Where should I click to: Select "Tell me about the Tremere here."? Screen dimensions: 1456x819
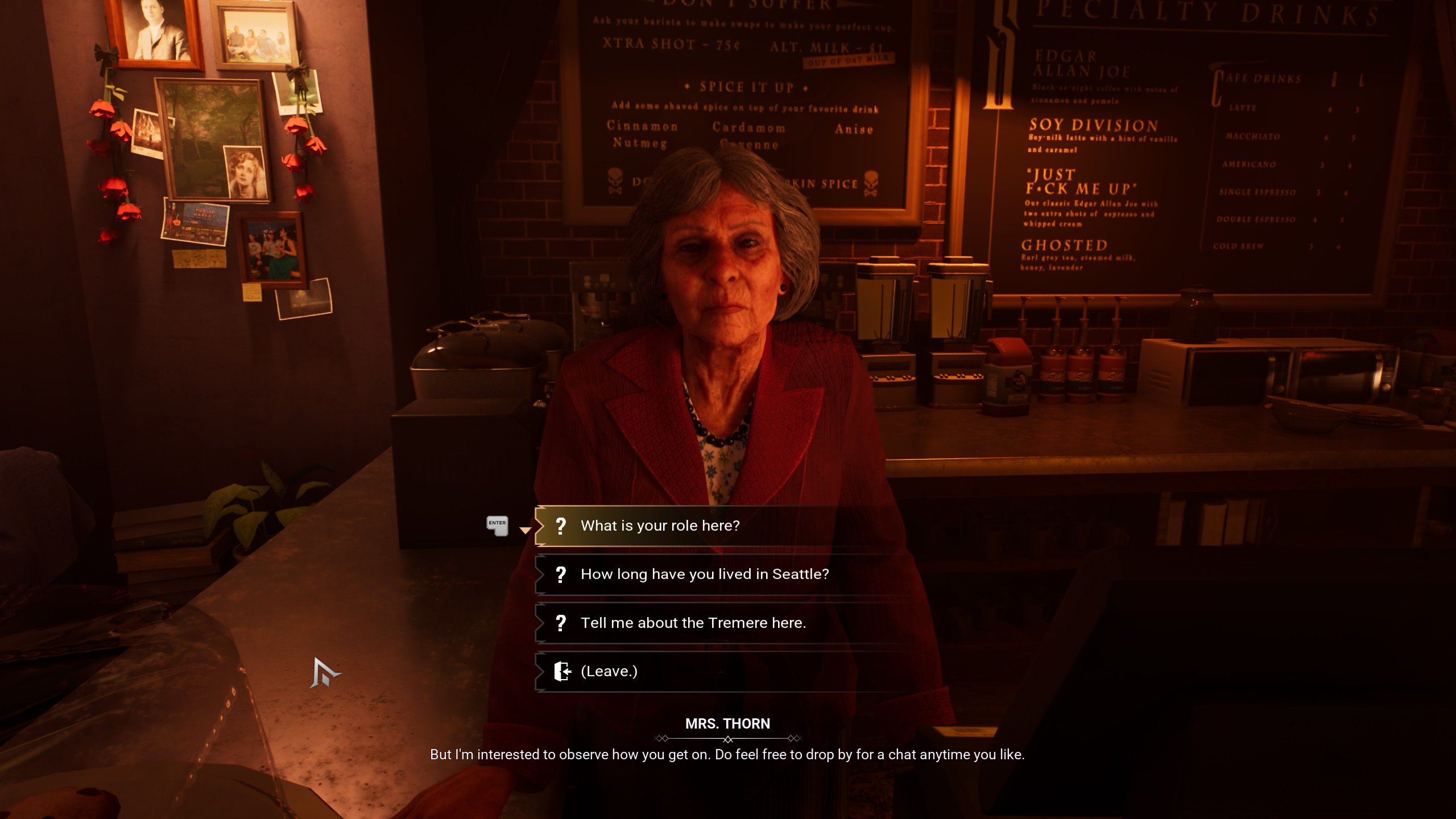click(x=693, y=623)
